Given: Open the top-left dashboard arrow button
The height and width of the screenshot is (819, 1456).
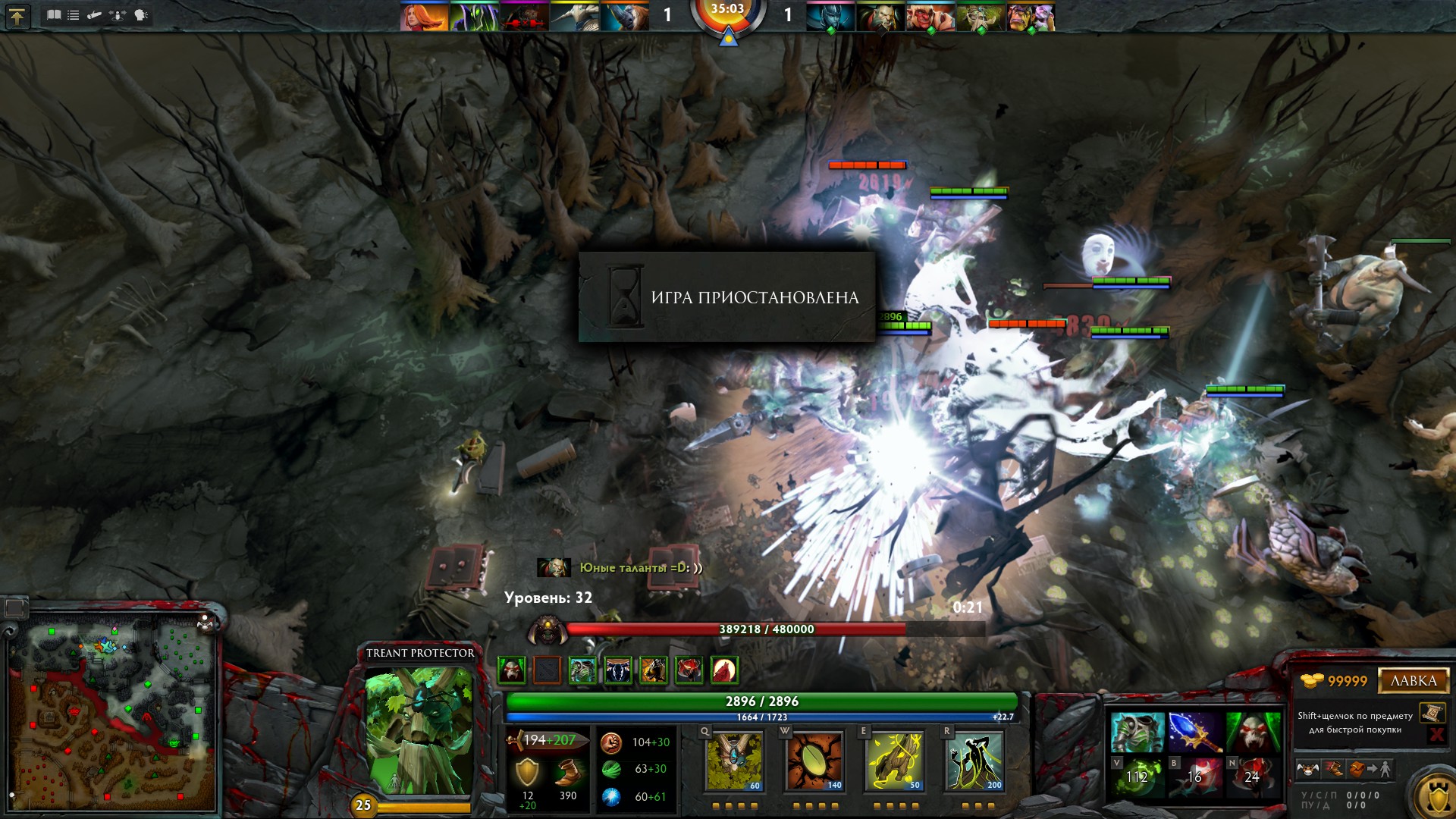Looking at the screenshot, I should coord(17,16).
